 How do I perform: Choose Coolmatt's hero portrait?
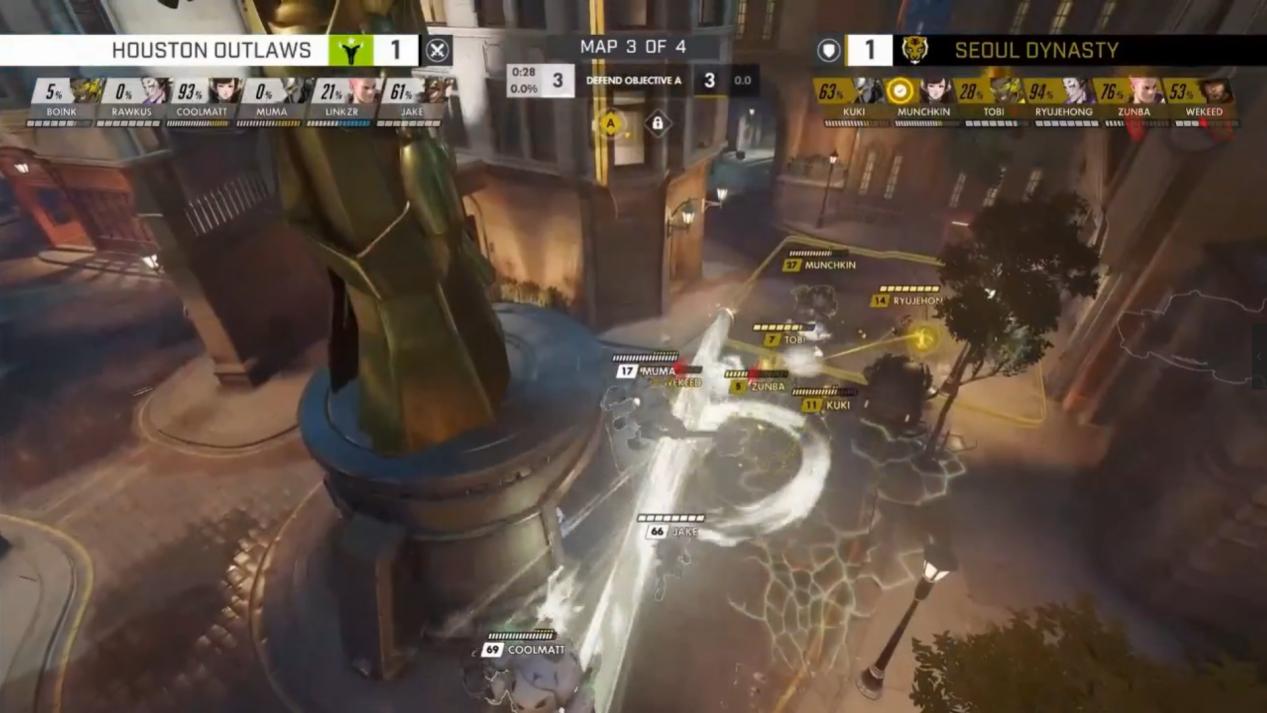tap(226, 91)
